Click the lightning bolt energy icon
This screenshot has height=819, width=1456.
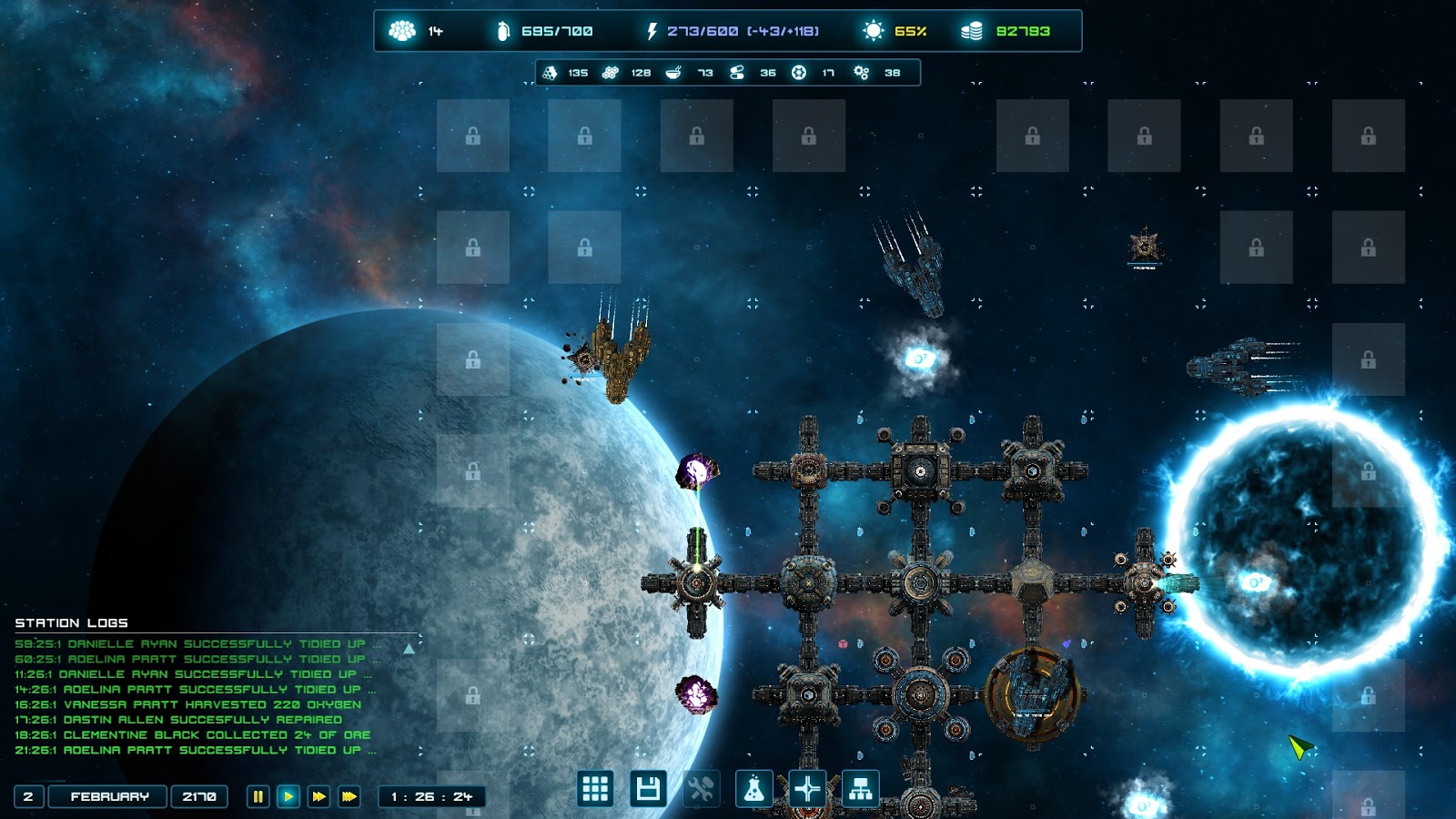coord(652,31)
